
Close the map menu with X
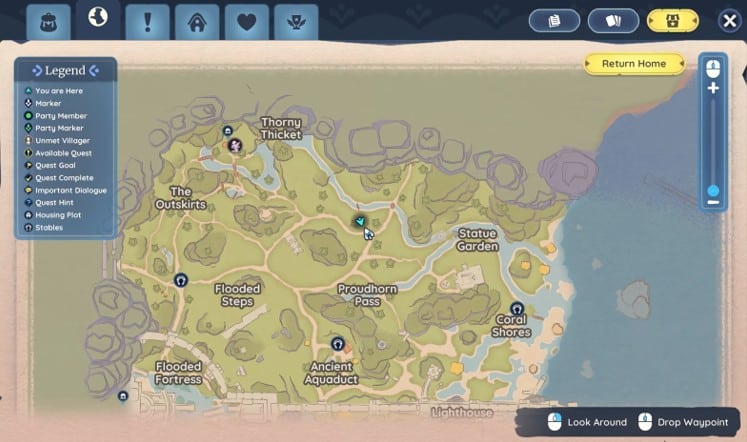click(729, 21)
